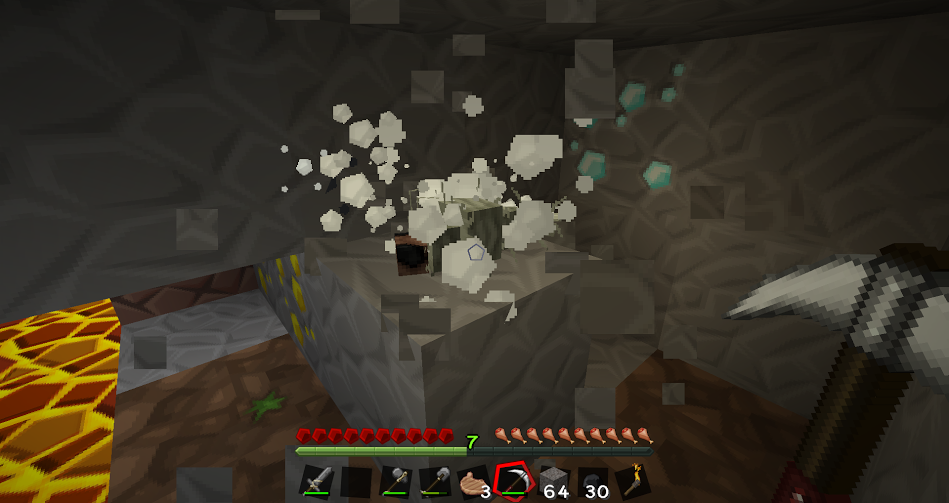Choose the stone block stack of 64
Viewport: 949px width, 503px height.
[552, 482]
